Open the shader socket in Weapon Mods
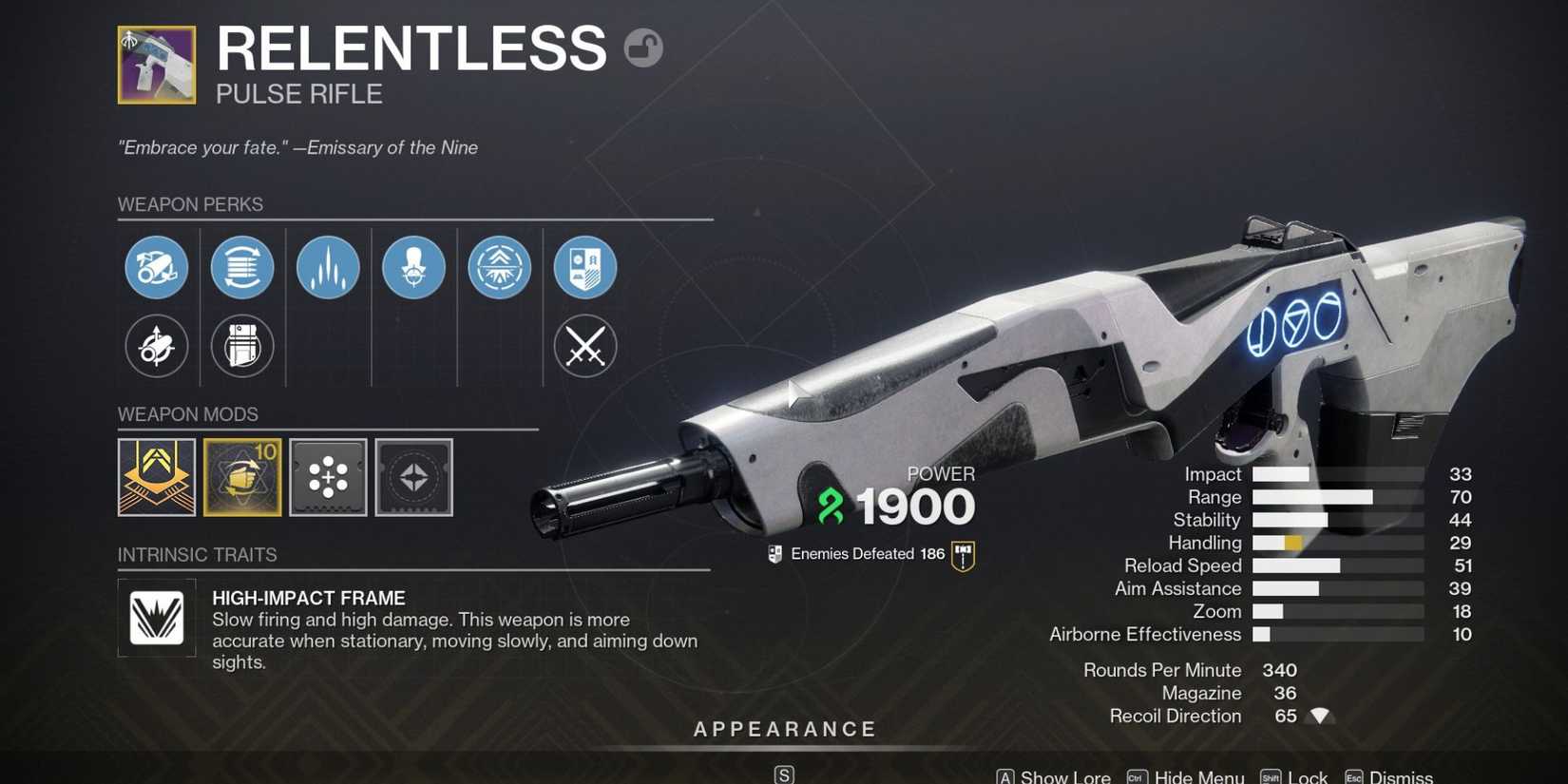This screenshot has height=784, width=1568. pos(413,477)
